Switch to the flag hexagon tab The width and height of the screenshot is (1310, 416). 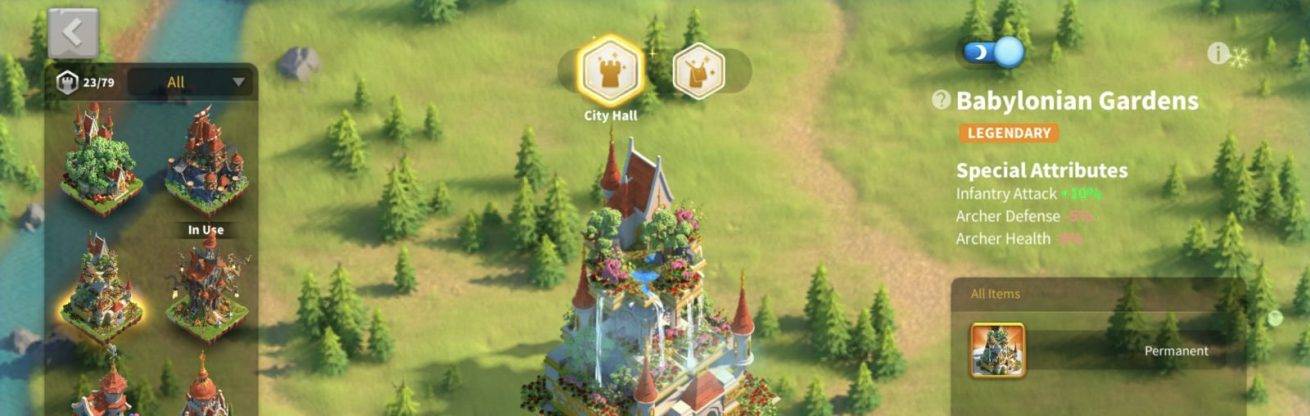698,71
